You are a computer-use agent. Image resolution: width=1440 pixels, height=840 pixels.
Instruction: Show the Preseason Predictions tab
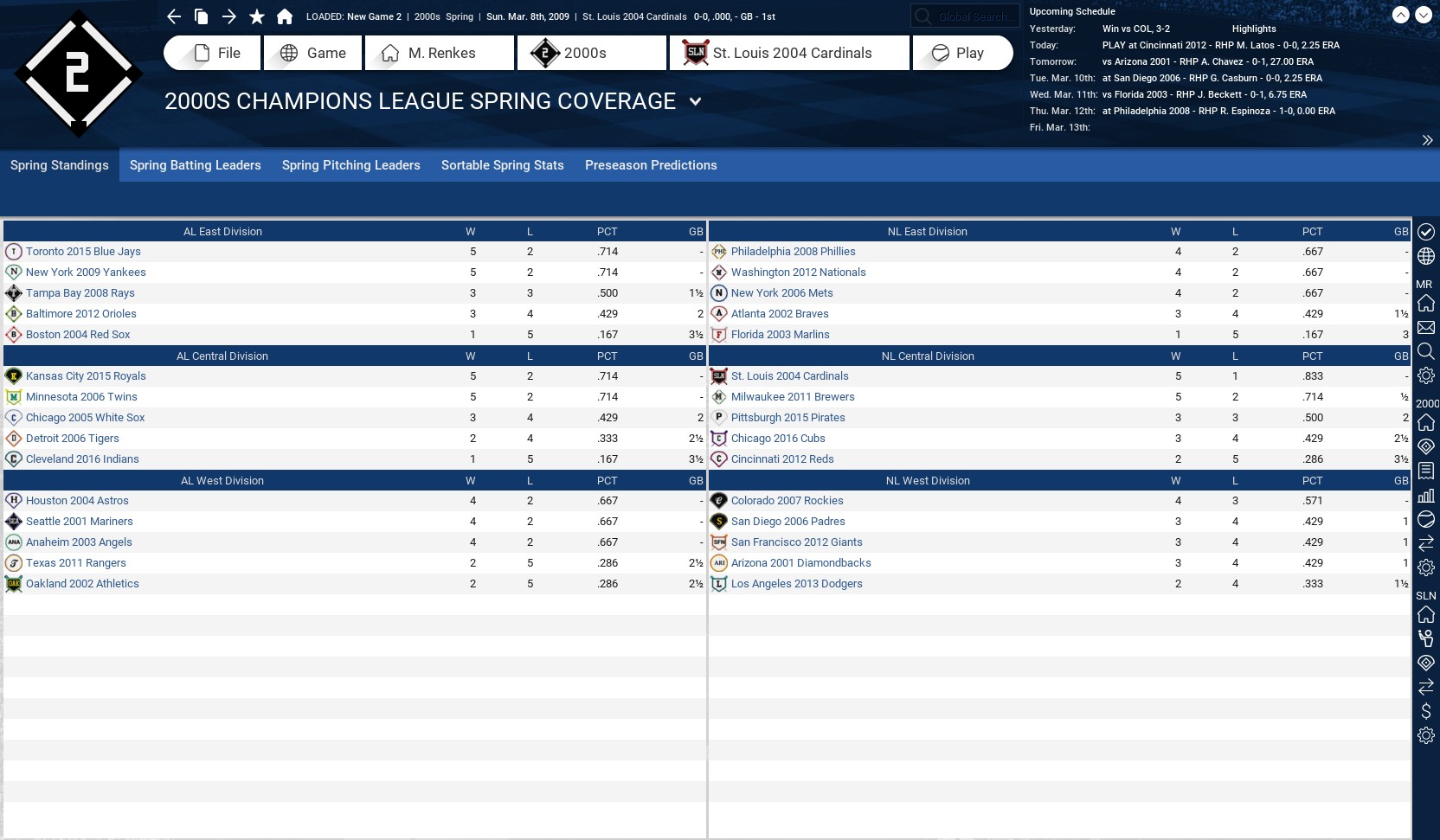click(651, 165)
